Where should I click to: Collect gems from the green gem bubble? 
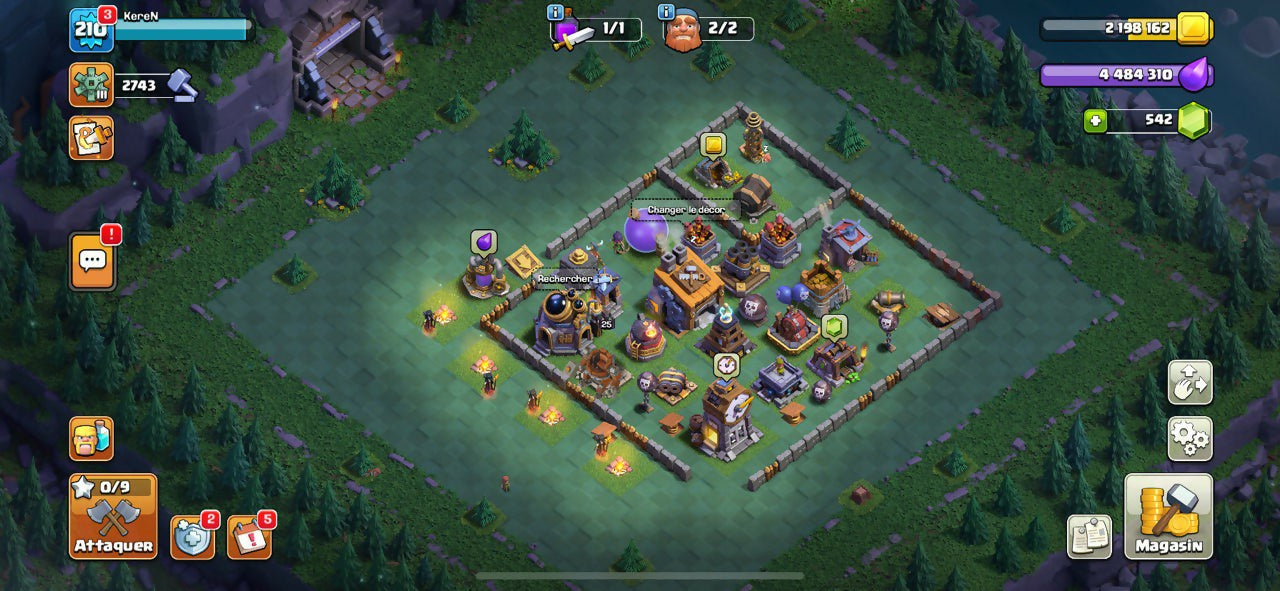[x=834, y=327]
